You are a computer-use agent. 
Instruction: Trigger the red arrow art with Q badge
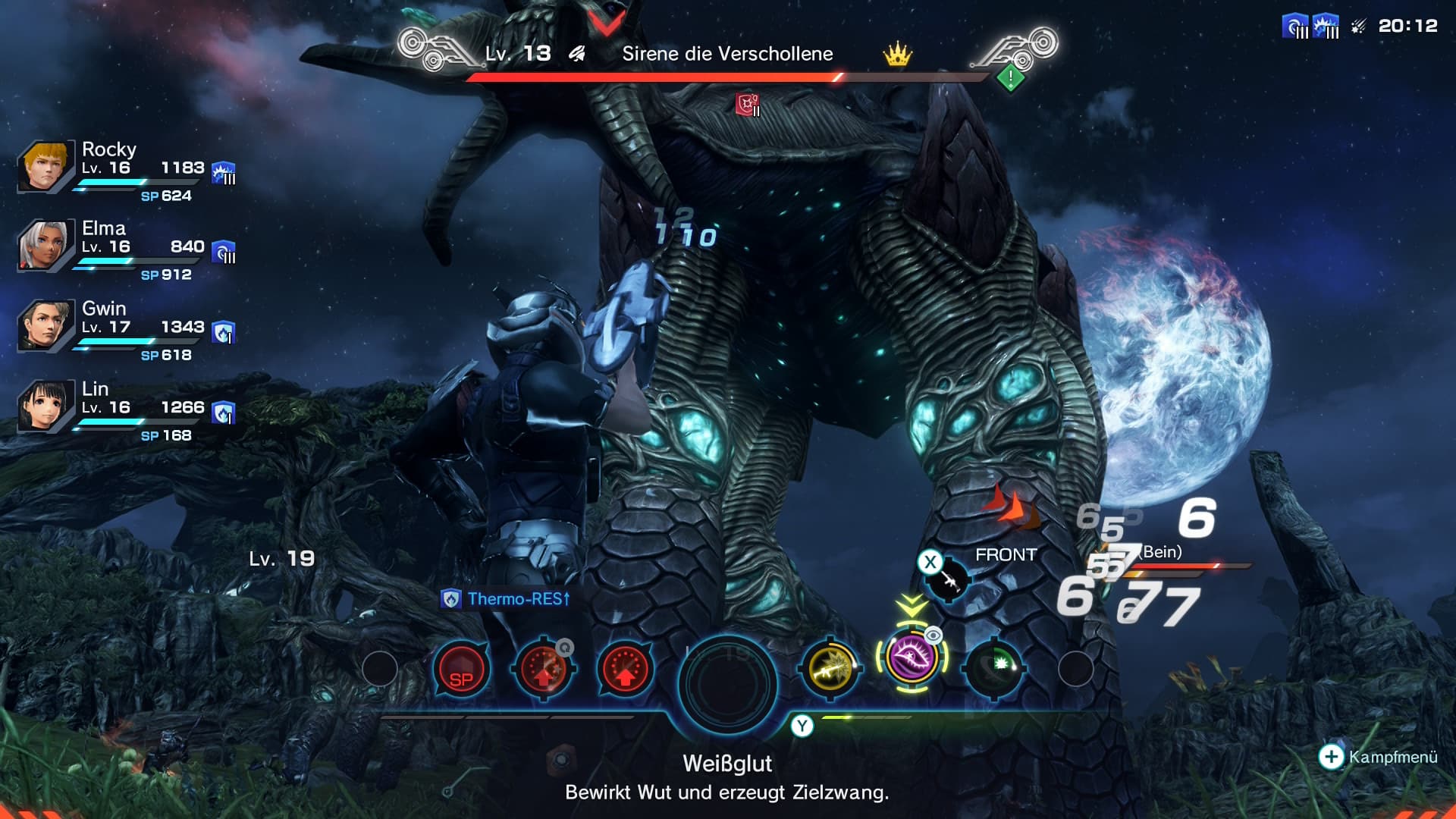pyautogui.click(x=544, y=670)
